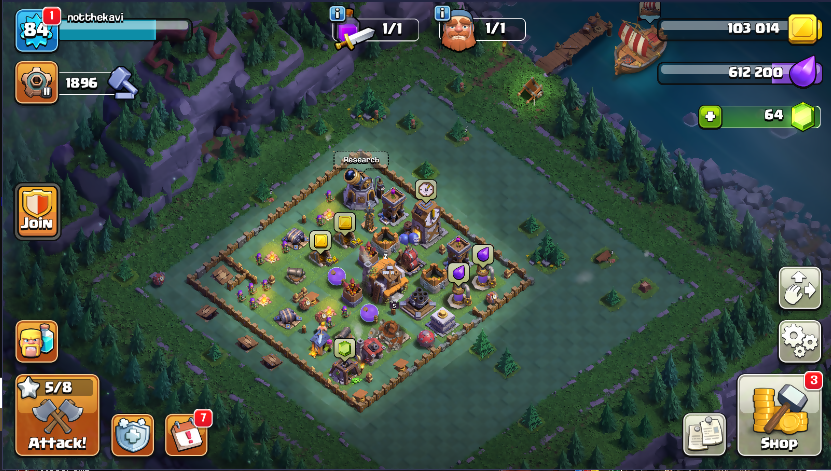Tap the green plus to buy gems
Viewport: 831px width, 471px height.
click(x=710, y=116)
